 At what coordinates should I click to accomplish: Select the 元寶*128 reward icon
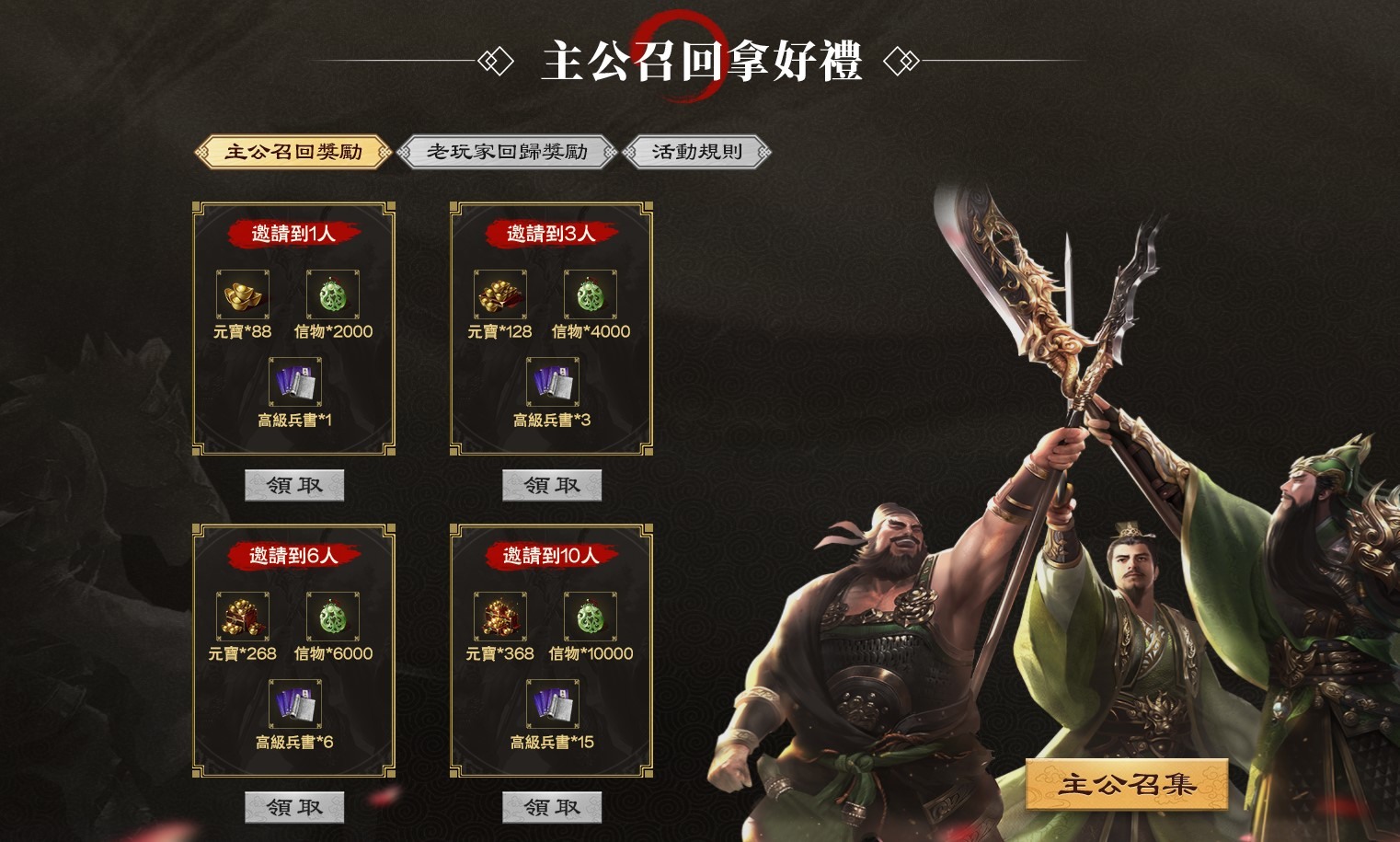(x=499, y=294)
